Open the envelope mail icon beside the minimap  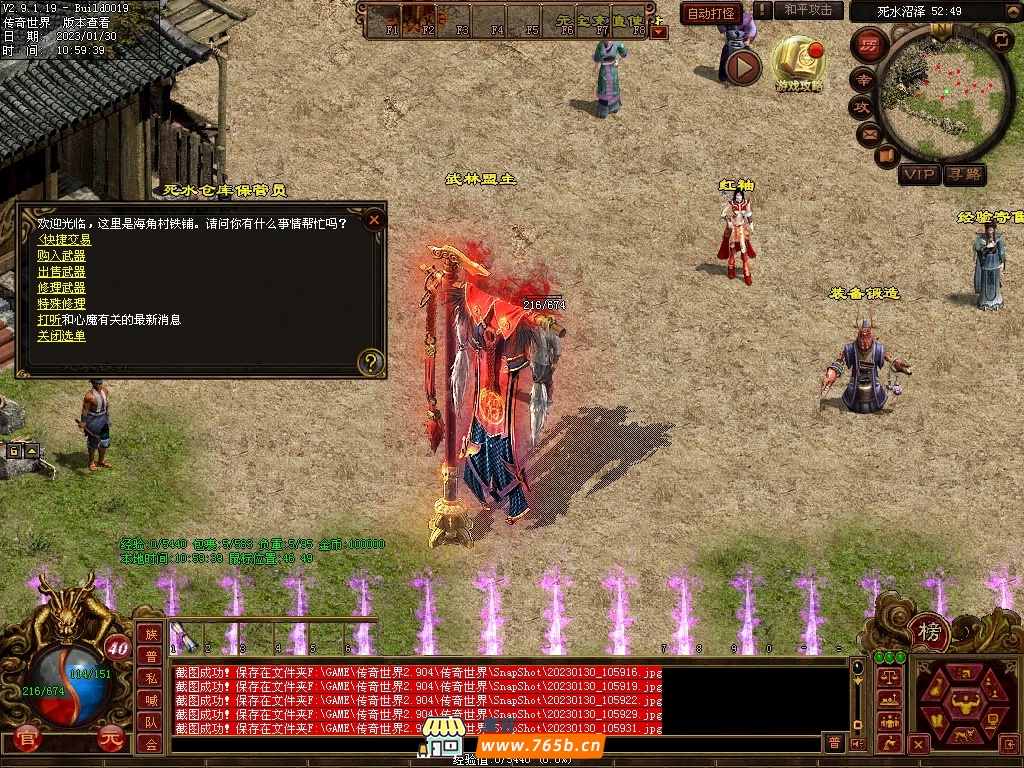(x=867, y=132)
